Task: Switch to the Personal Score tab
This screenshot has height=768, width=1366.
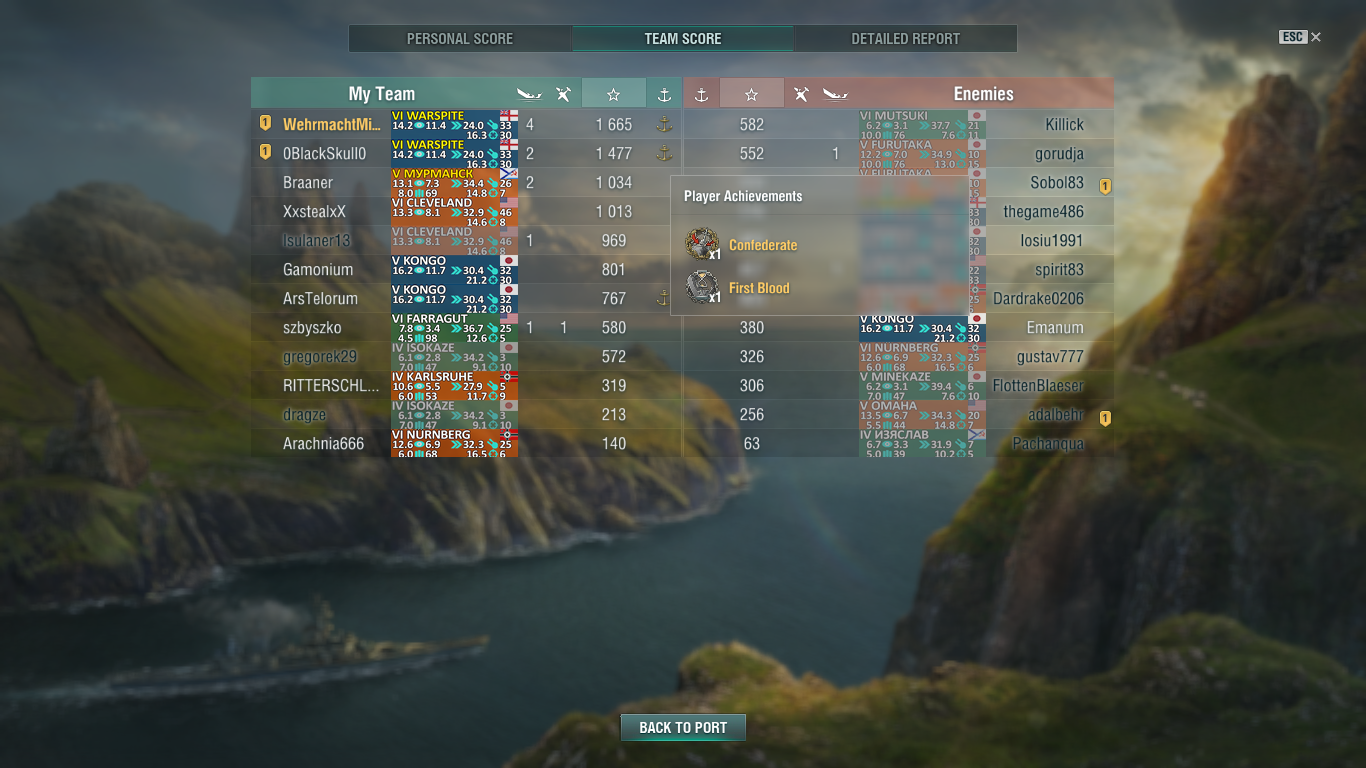Action: (x=460, y=39)
